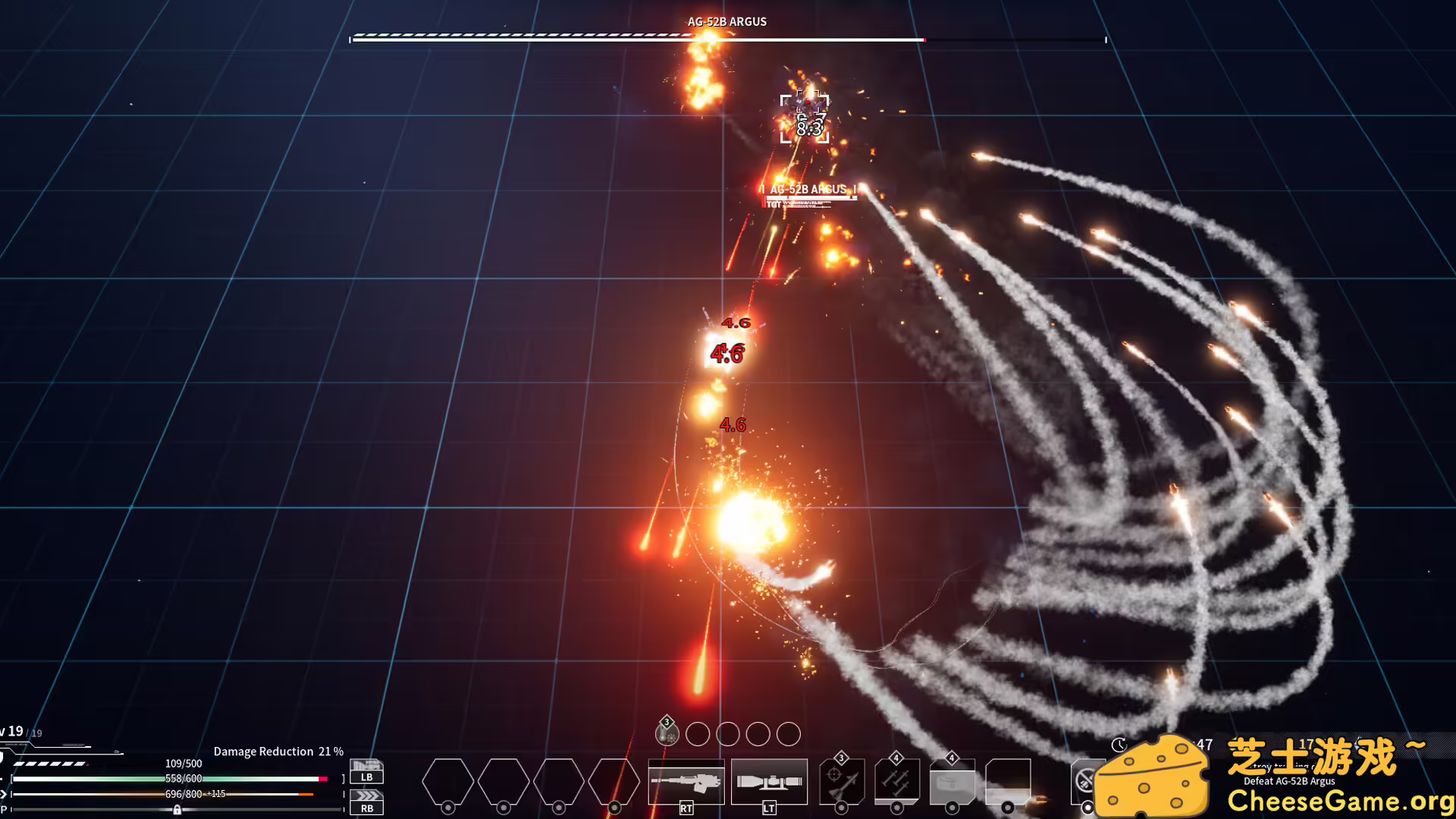Click the AG-52B ARGUS target nameplate
The image size is (1456, 819).
click(x=808, y=190)
